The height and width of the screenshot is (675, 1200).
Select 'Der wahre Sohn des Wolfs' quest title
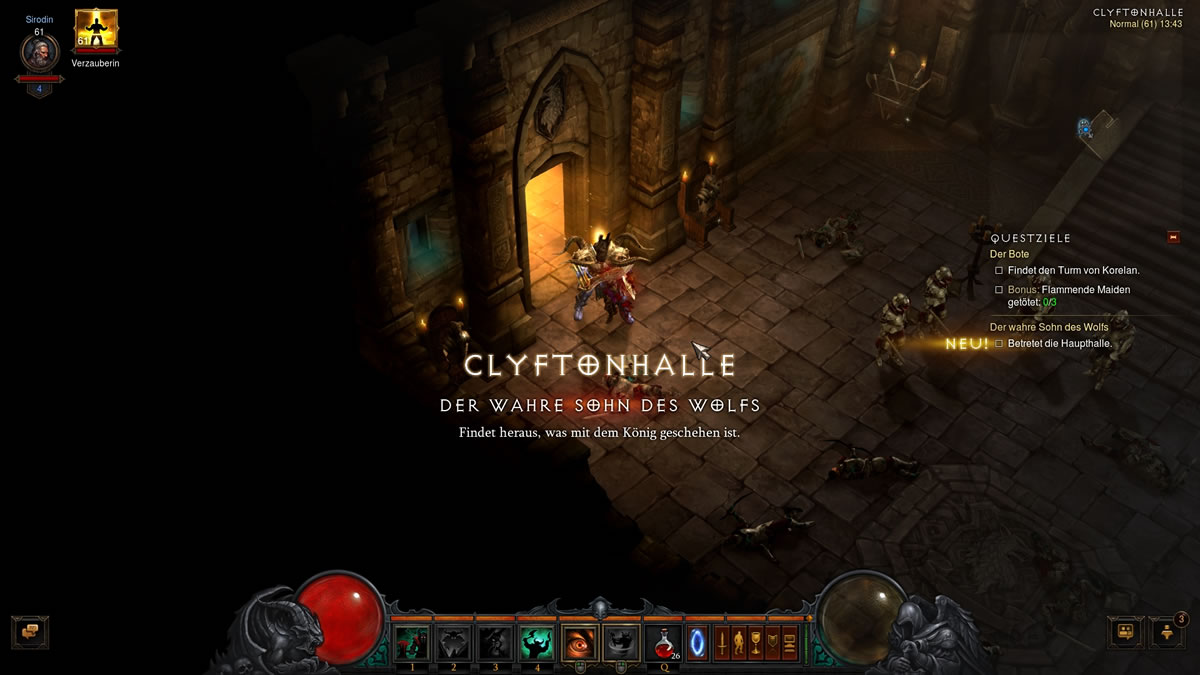coord(1048,327)
